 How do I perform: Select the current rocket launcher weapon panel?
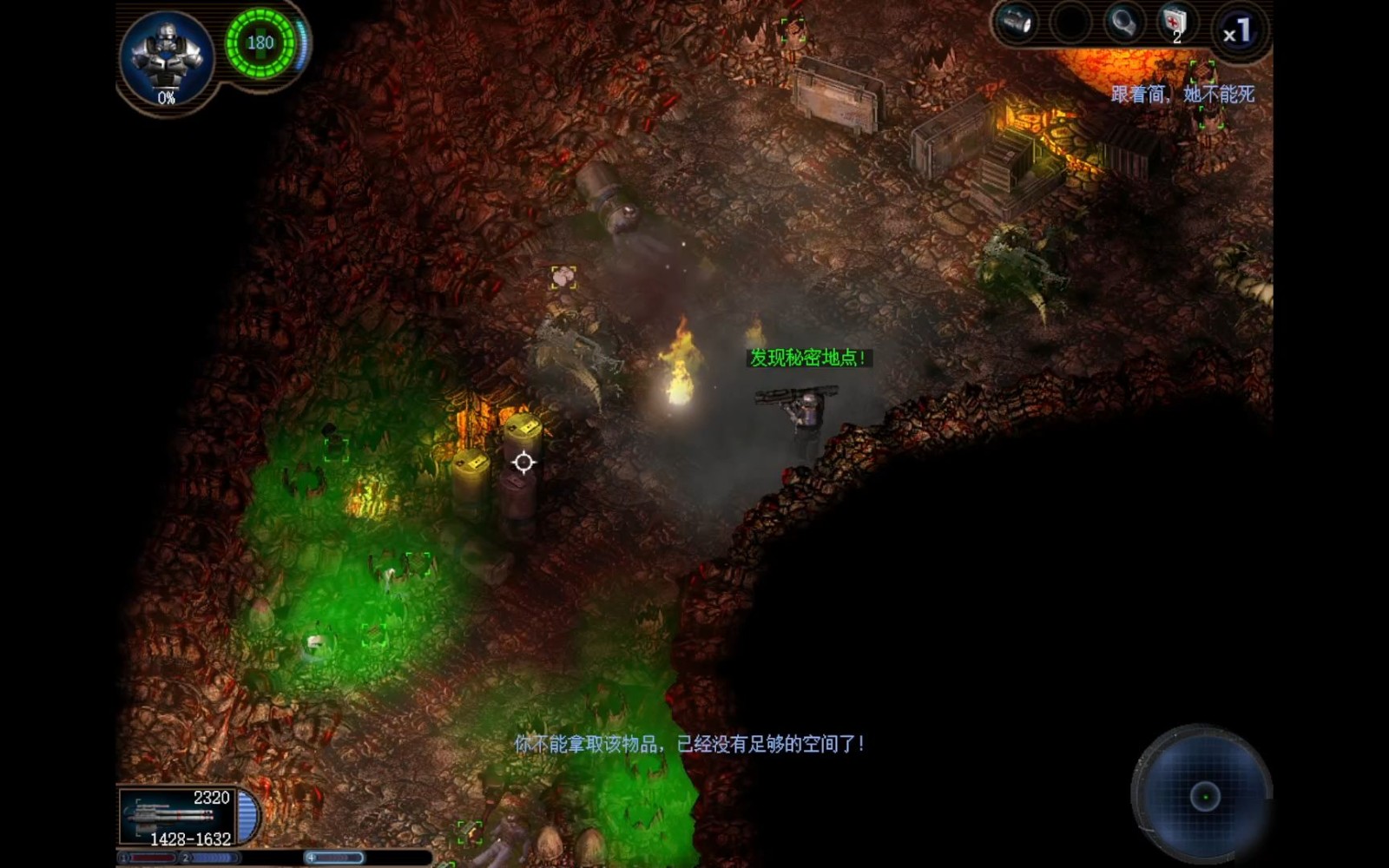178,817
